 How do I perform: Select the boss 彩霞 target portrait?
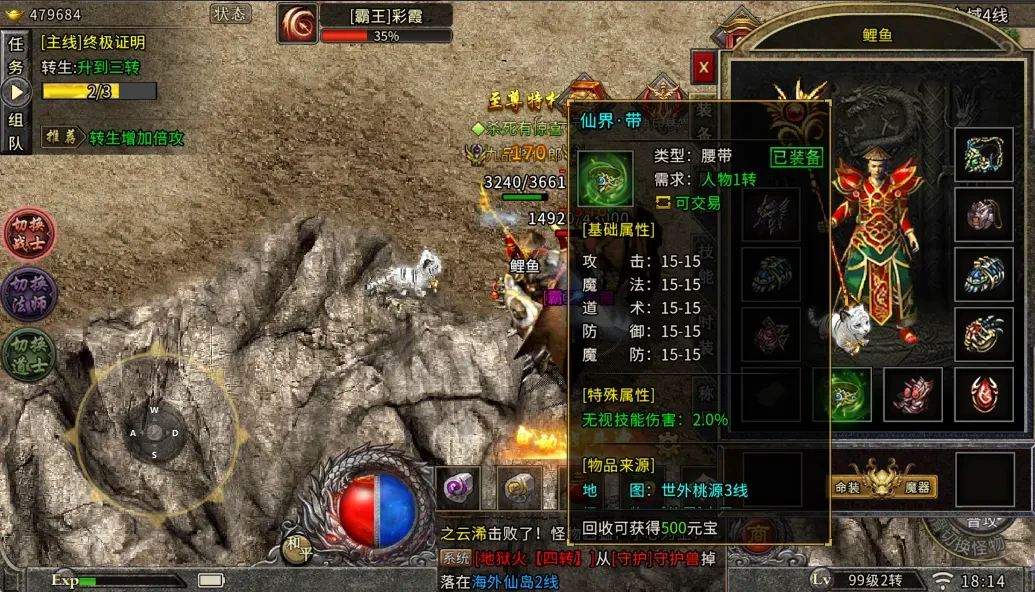(x=298, y=24)
